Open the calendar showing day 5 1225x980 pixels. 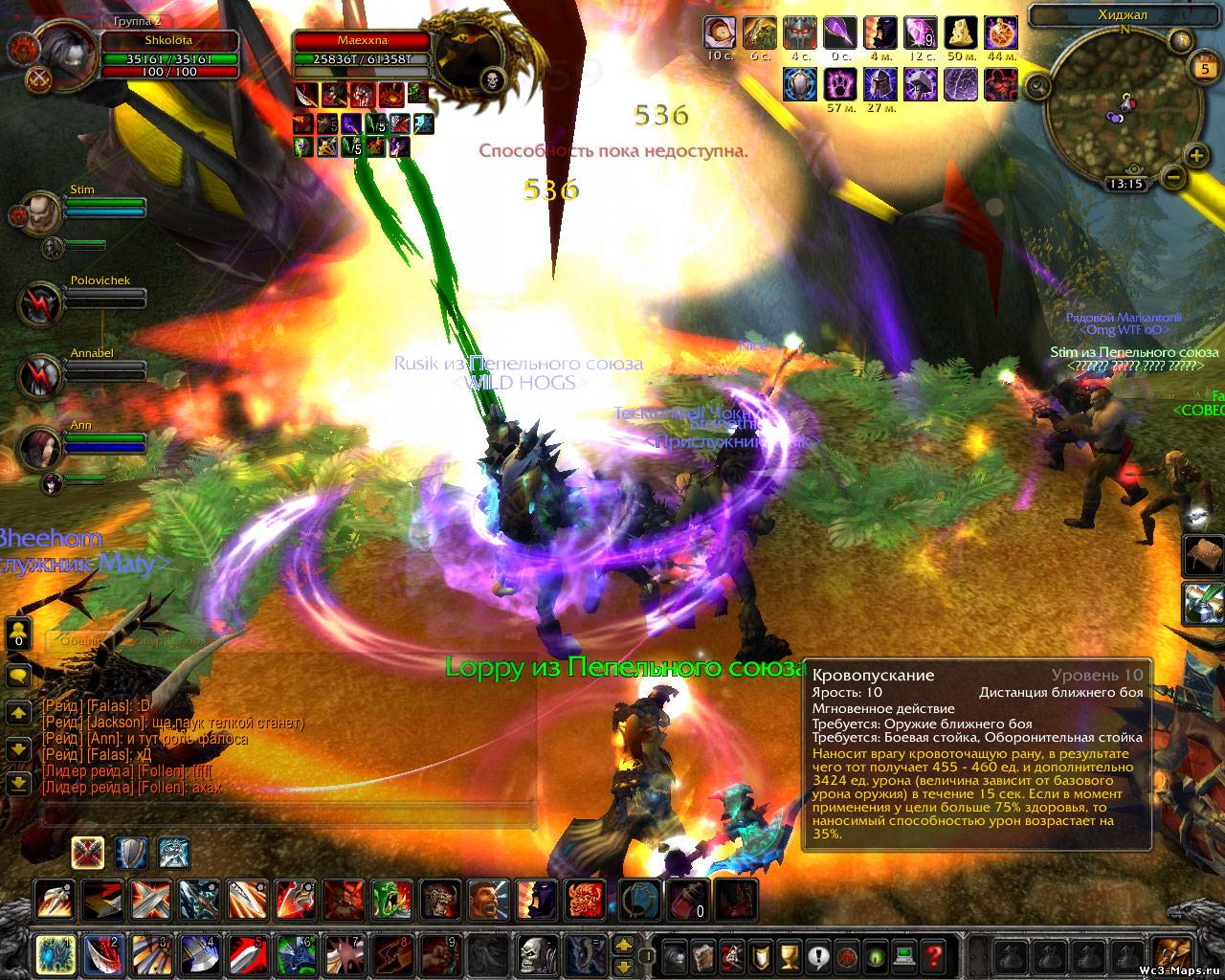[x=1203, y=68]
